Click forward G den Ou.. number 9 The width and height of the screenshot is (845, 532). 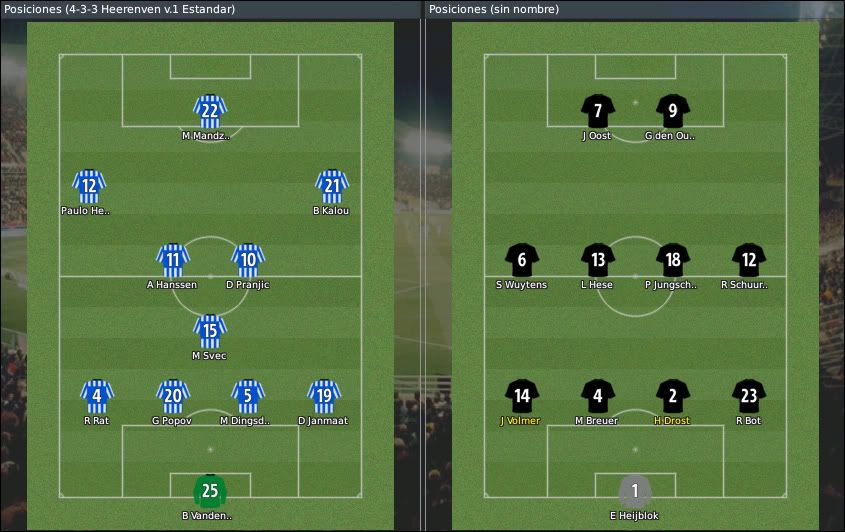coord(673,110)
